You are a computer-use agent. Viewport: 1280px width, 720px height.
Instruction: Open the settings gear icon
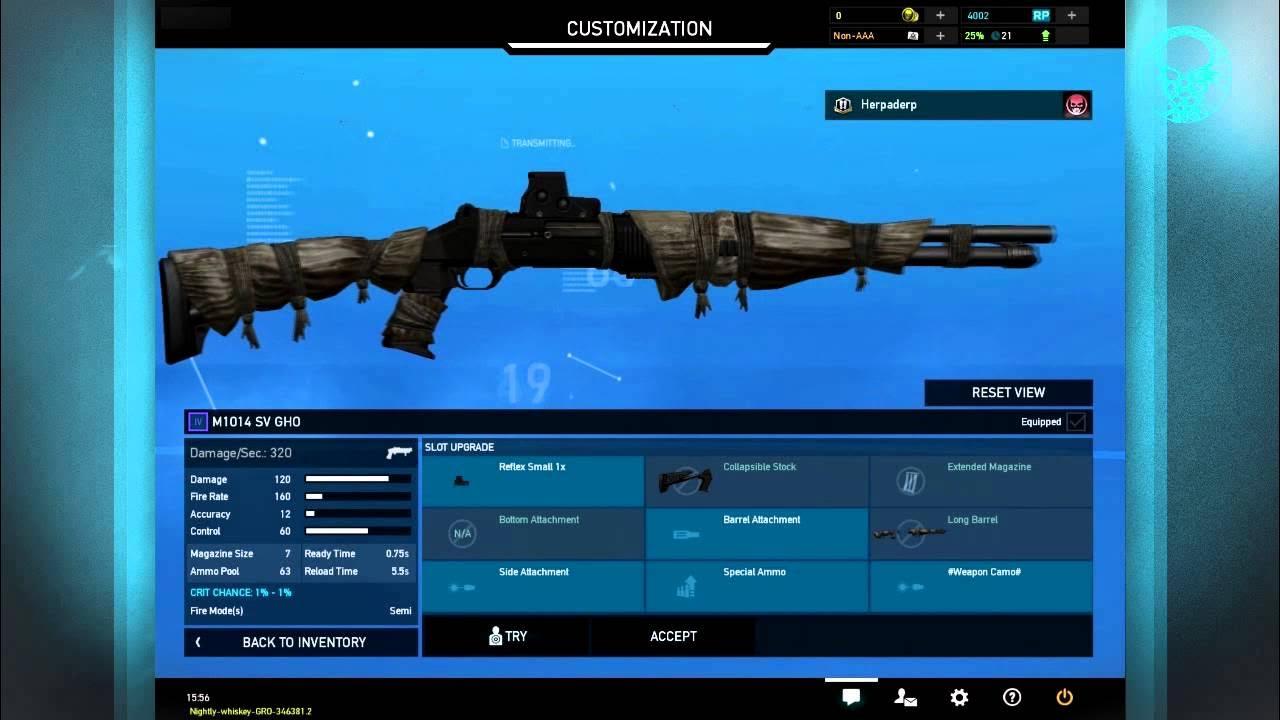(x=958, y=697)
